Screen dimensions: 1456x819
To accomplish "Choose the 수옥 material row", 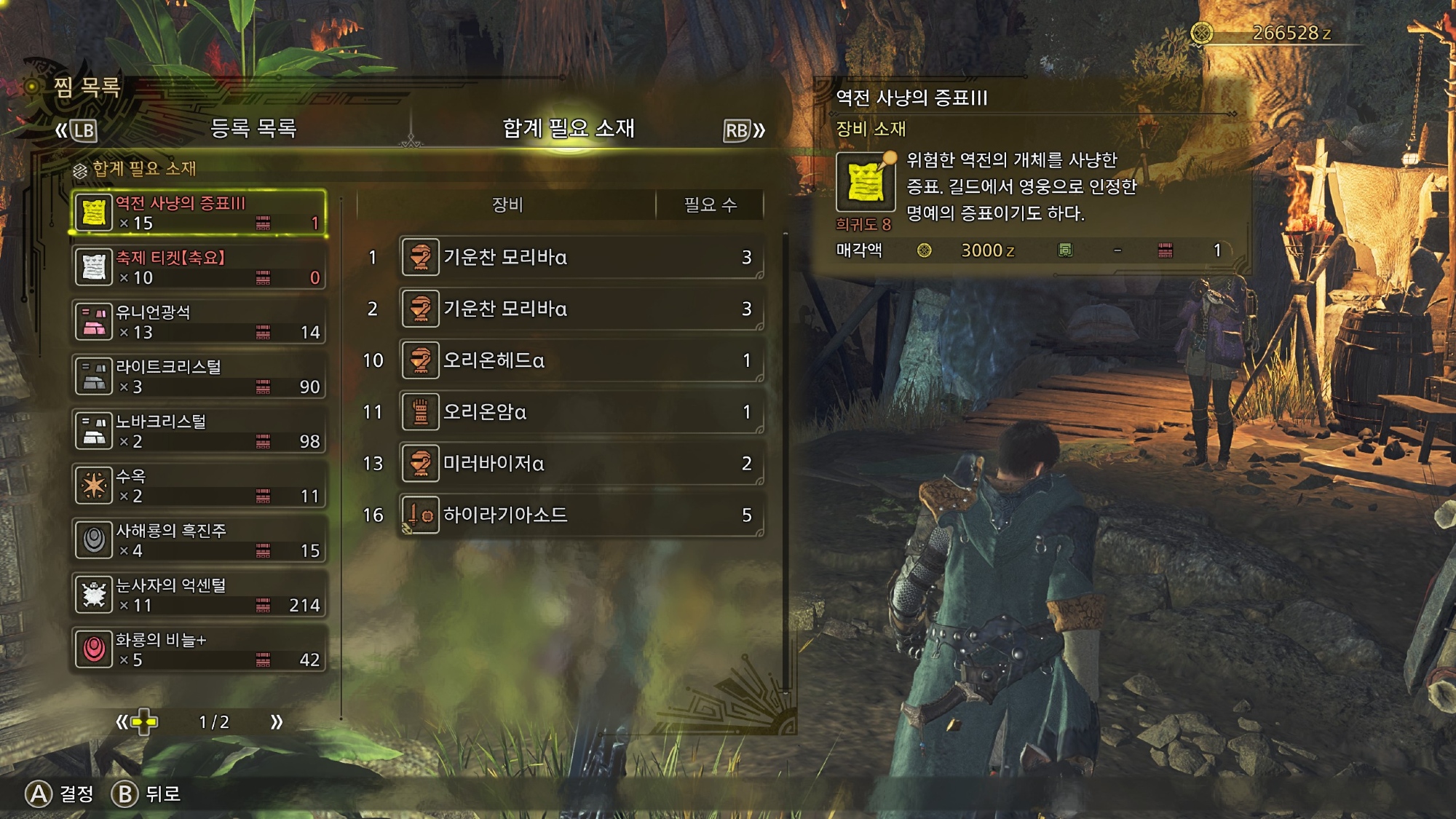I will (198, 486).
